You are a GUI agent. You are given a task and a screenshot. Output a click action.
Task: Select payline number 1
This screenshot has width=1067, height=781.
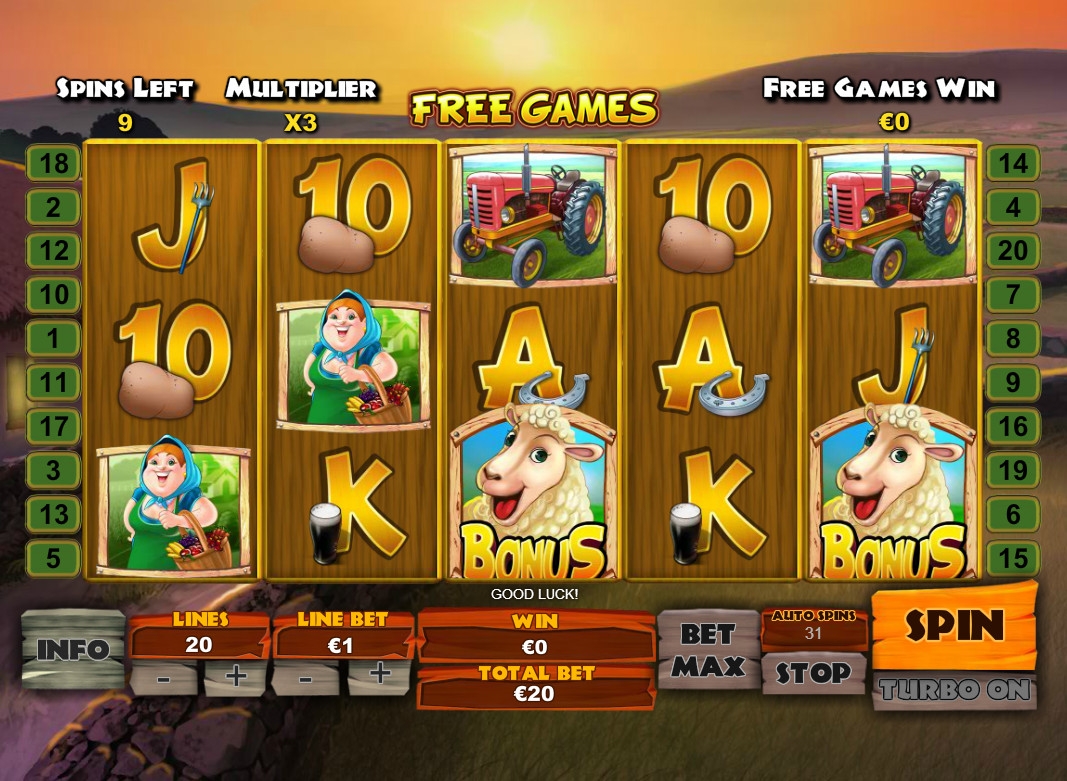click(53, 338)
